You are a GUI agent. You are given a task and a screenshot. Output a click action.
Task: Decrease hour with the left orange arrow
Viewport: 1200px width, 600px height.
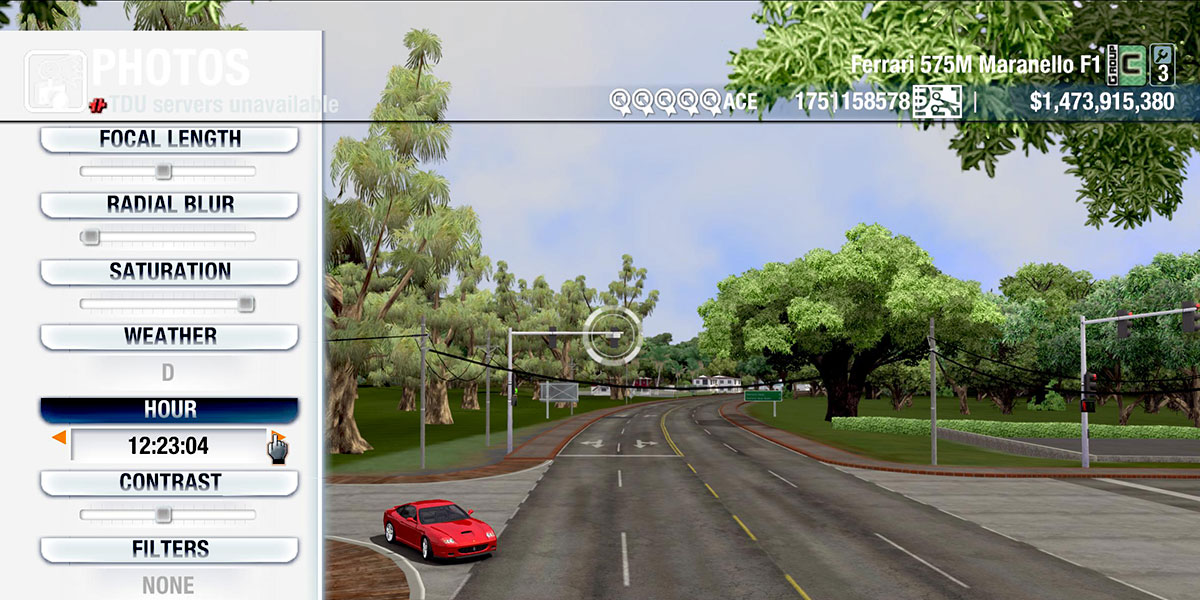pyautogui.click(x=59, y=438)
